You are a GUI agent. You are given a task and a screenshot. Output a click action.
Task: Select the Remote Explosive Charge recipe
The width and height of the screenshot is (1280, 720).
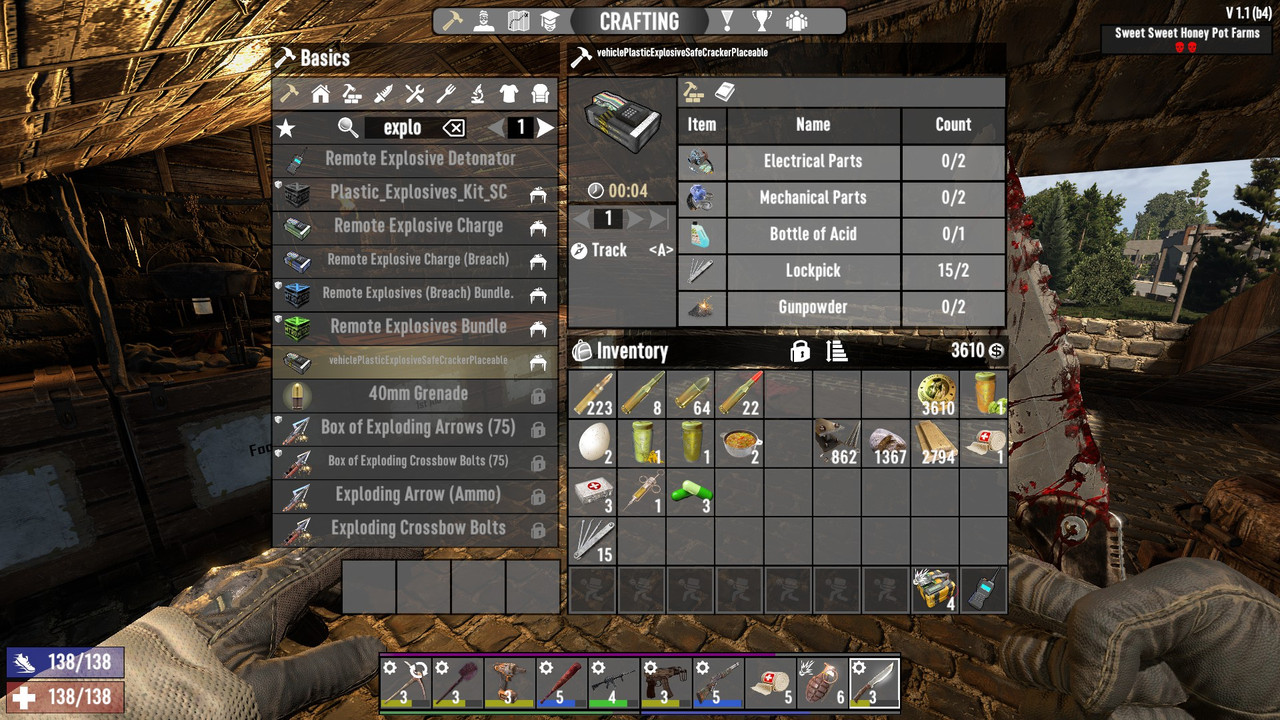pyautogui.click(x=418, y=226)
